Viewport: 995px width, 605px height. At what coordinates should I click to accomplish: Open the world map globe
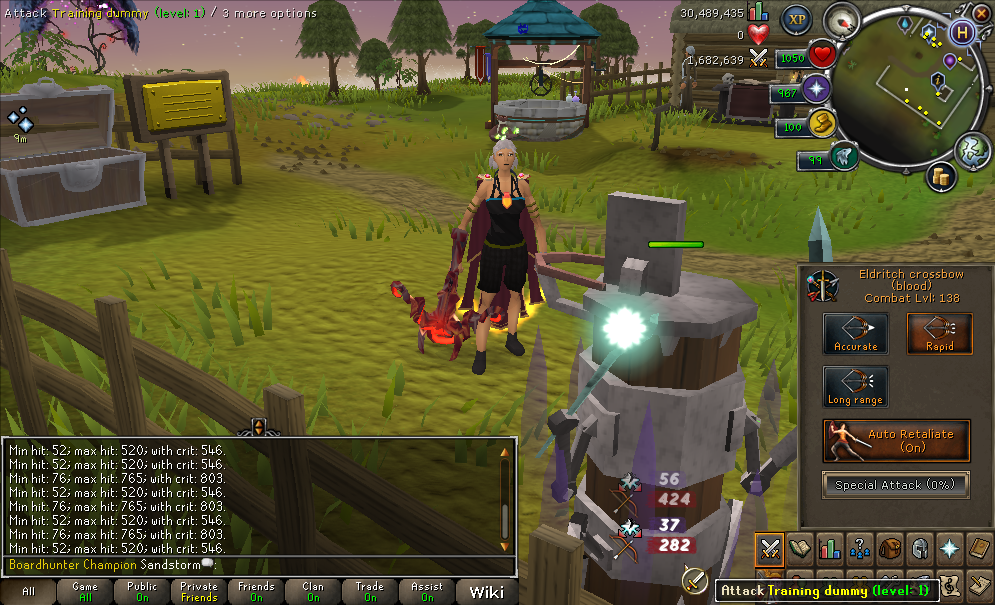click(971, 150)
